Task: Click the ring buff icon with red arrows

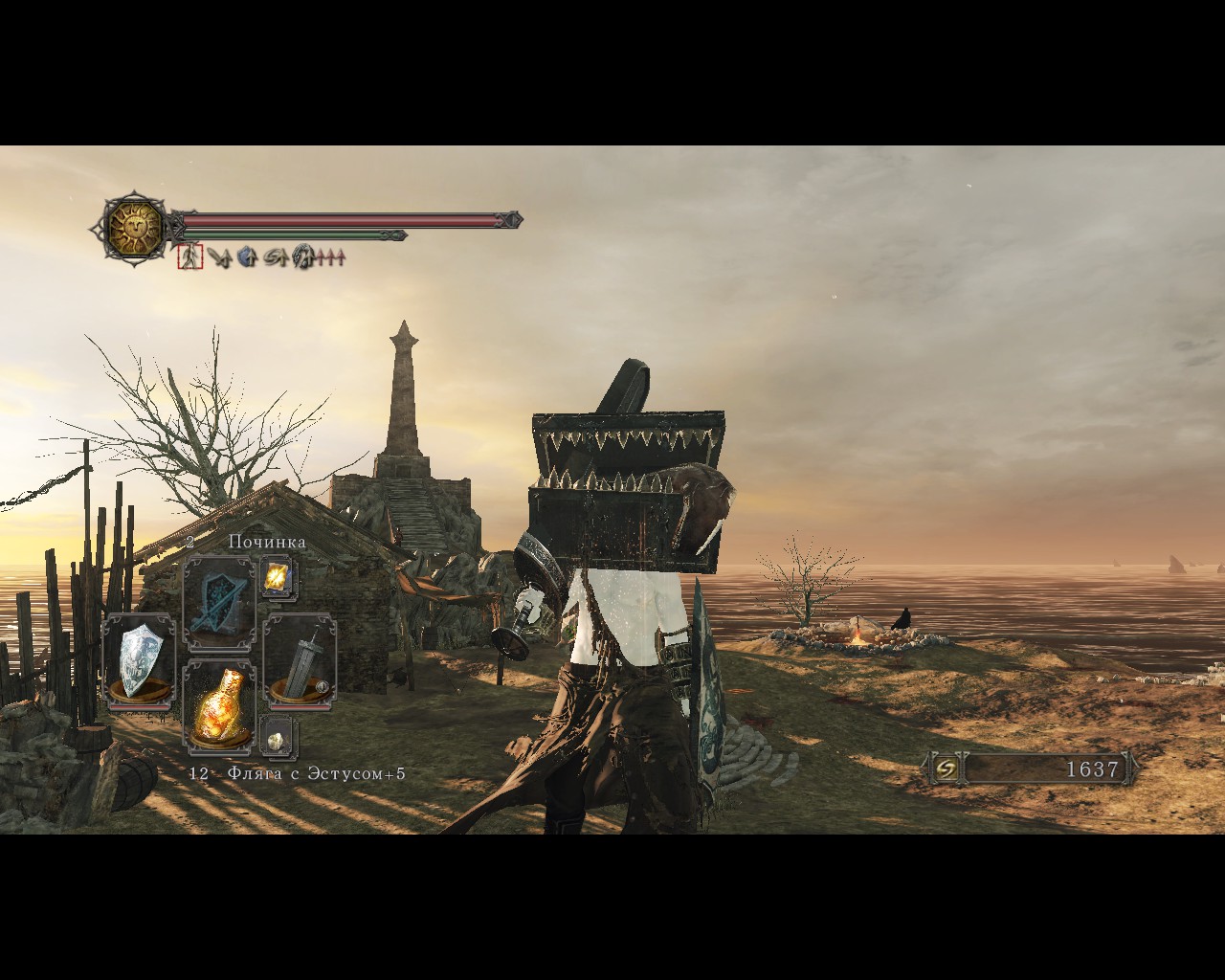Action: [304, 256]
